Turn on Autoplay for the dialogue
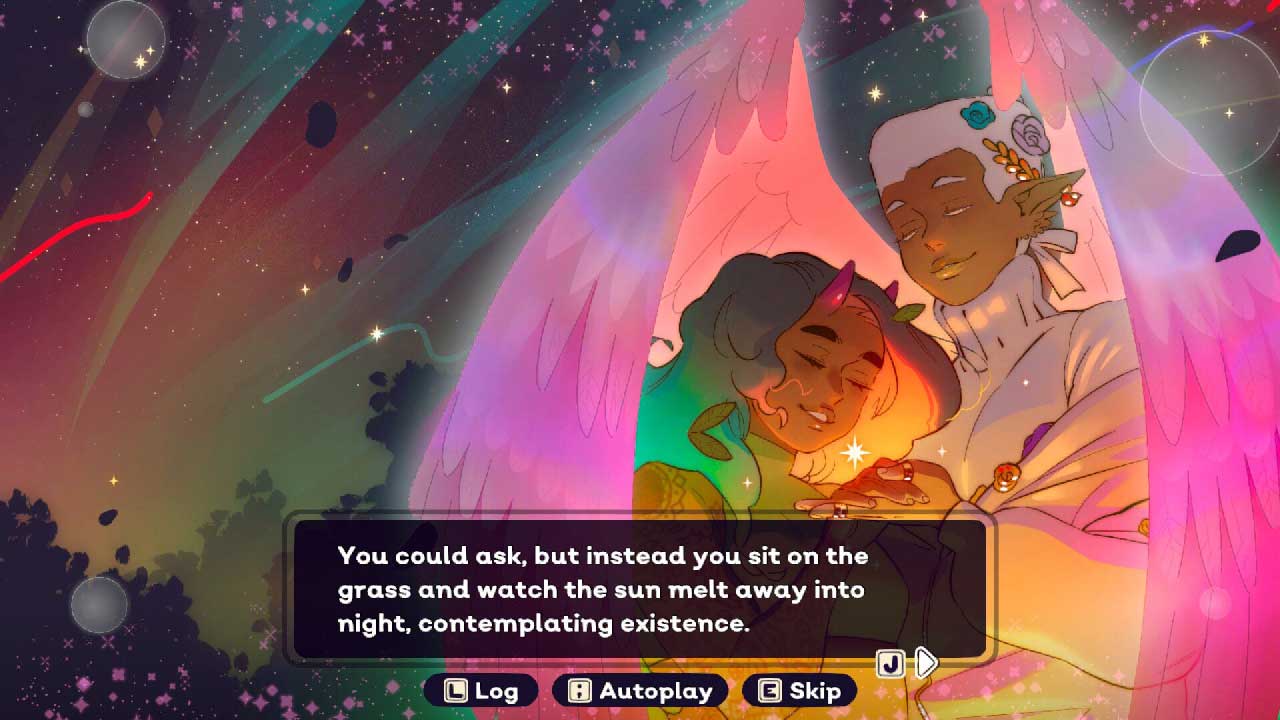The width and height of the screenshot is (1280, 720). pos(640,691)
